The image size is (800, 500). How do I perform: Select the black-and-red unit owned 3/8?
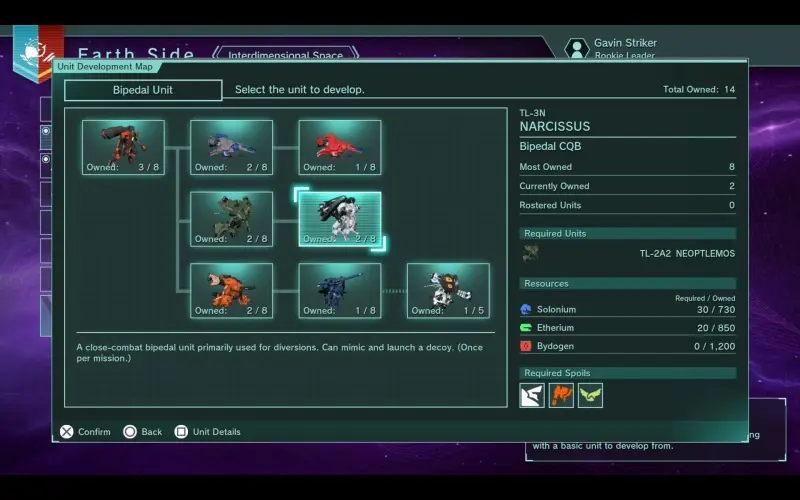click(x=123, y=147)
